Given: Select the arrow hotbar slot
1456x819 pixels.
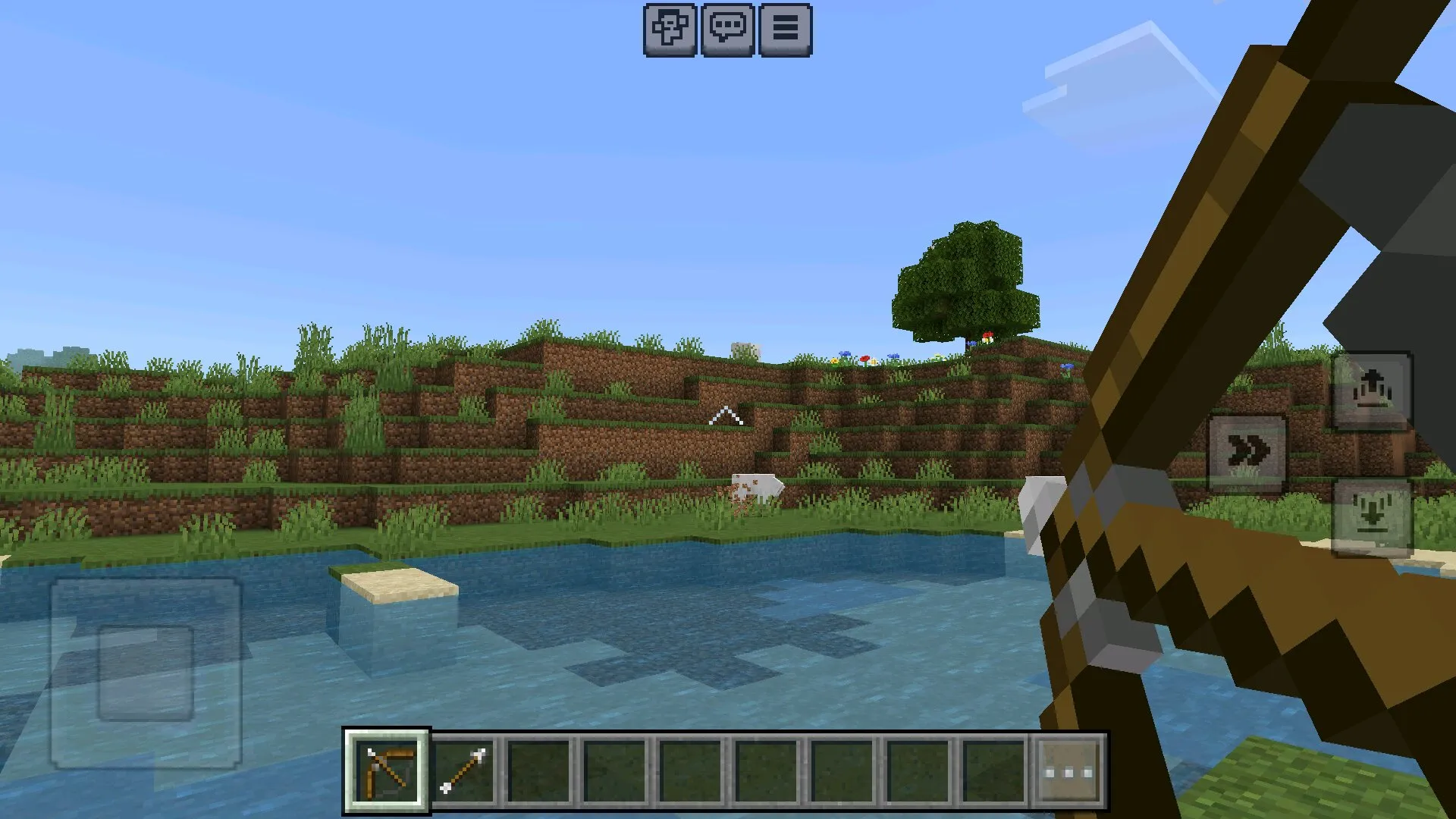Looking at the screenshot, I should 463,771.
